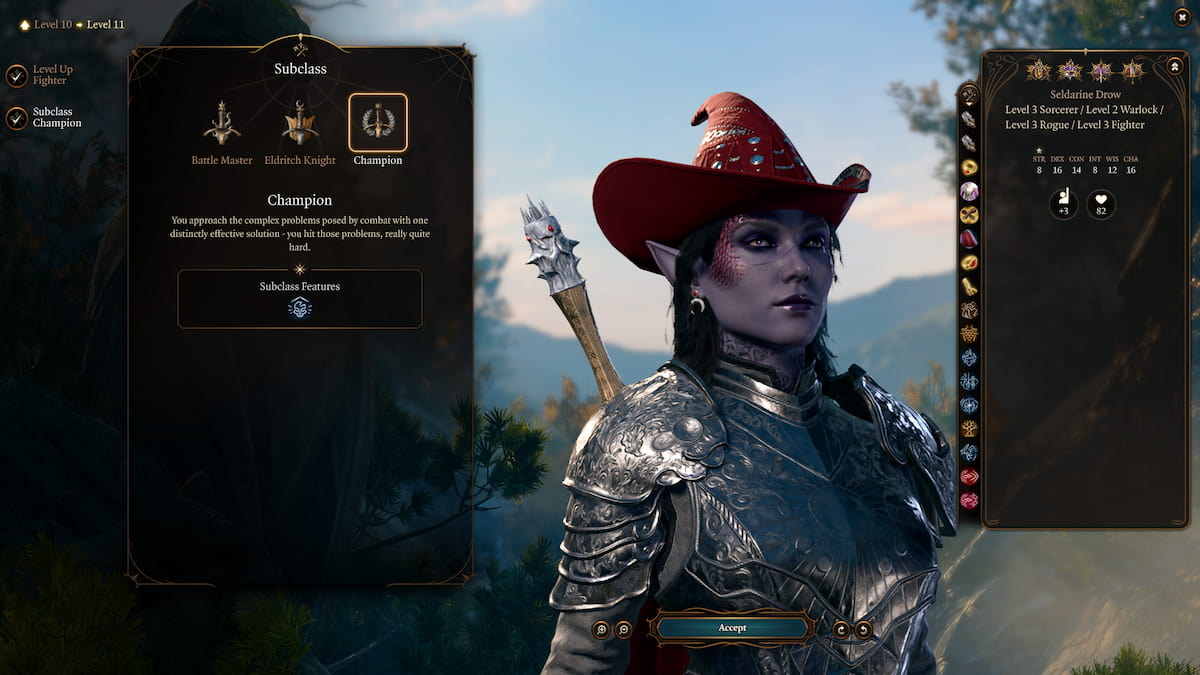The image size is (1200, 675).
Task: Pick the Champion subclass icon
Action: 378,123
